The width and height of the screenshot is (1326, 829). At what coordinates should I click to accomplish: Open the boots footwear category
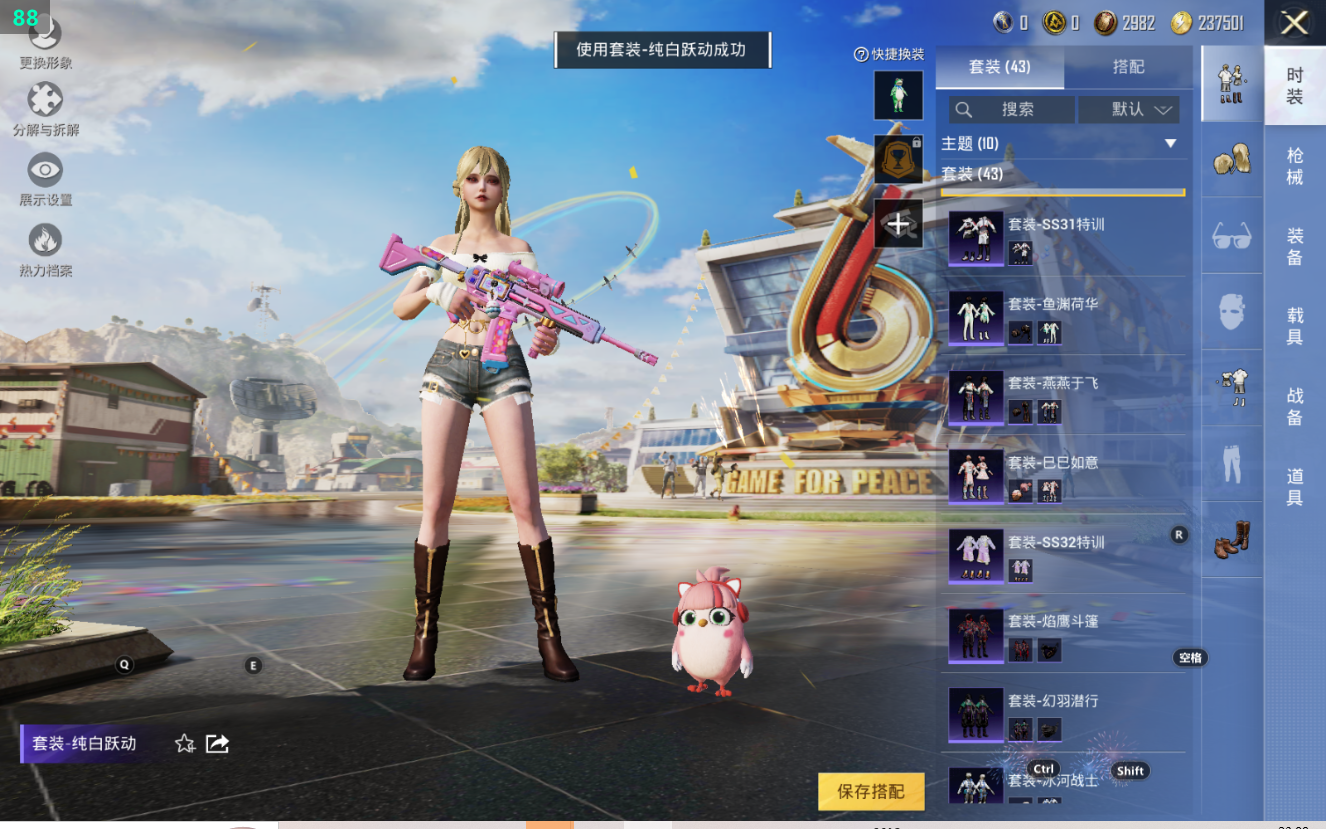[1232, 539]
